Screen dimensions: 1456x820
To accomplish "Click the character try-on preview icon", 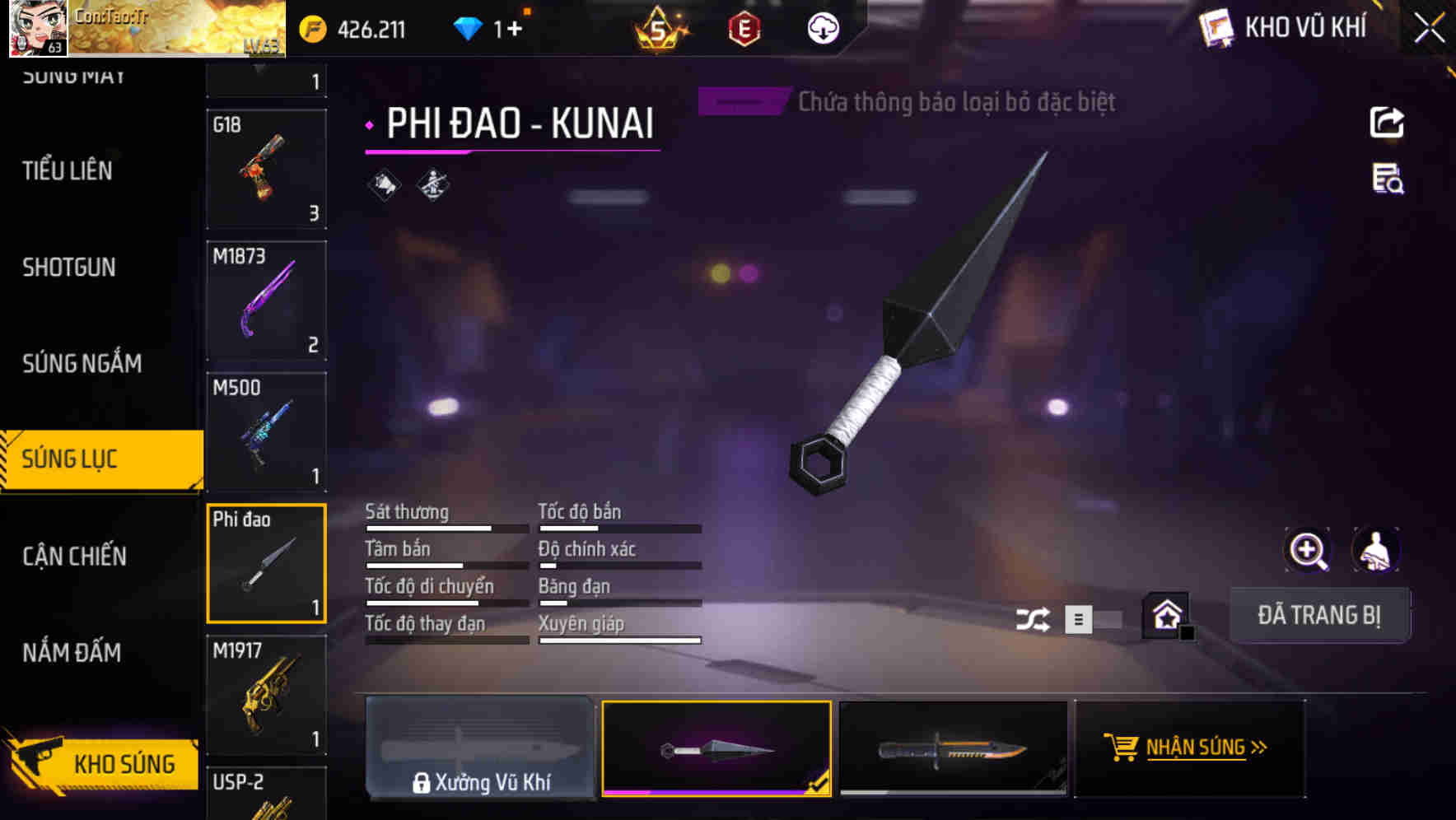I will click(x=1375, y=550).
